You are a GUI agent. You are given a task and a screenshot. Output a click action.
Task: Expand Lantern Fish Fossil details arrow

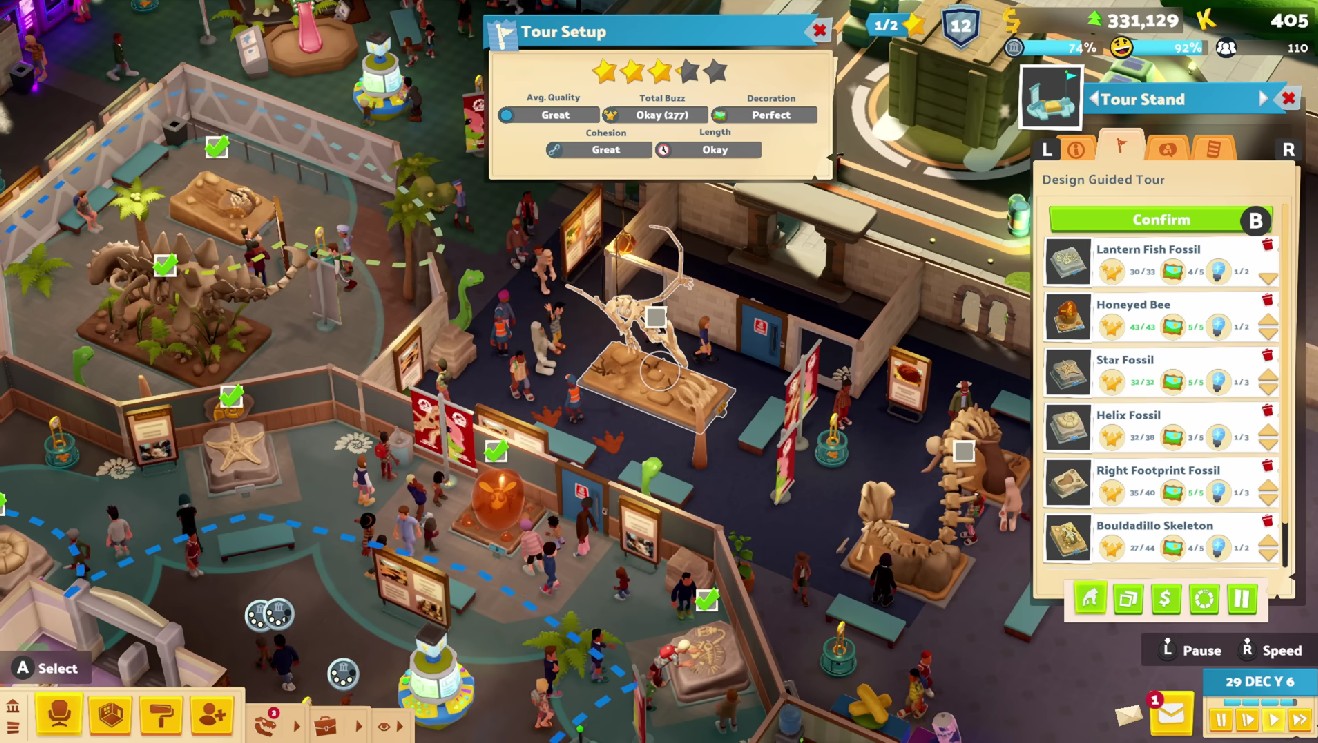[1268, 277]
